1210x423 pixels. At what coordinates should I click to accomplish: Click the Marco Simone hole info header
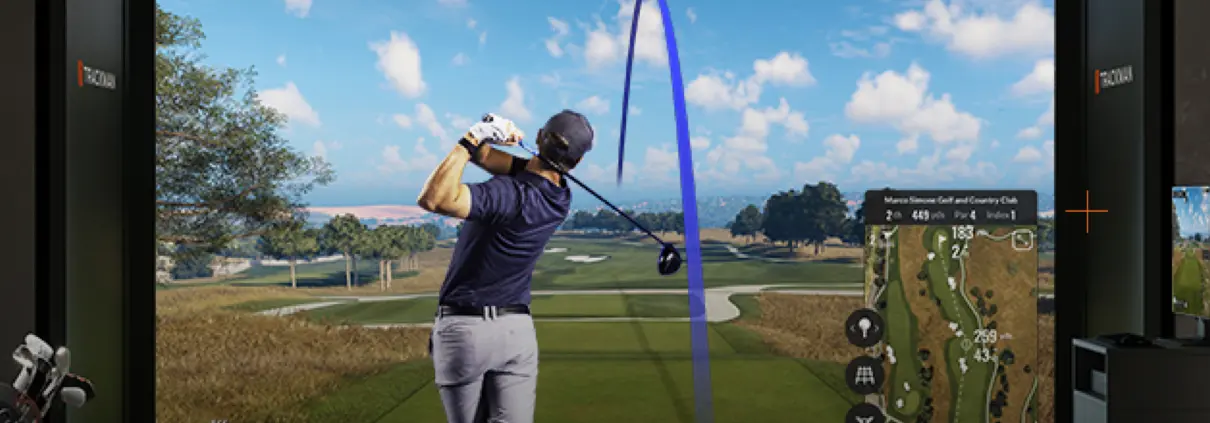(949, 207)
